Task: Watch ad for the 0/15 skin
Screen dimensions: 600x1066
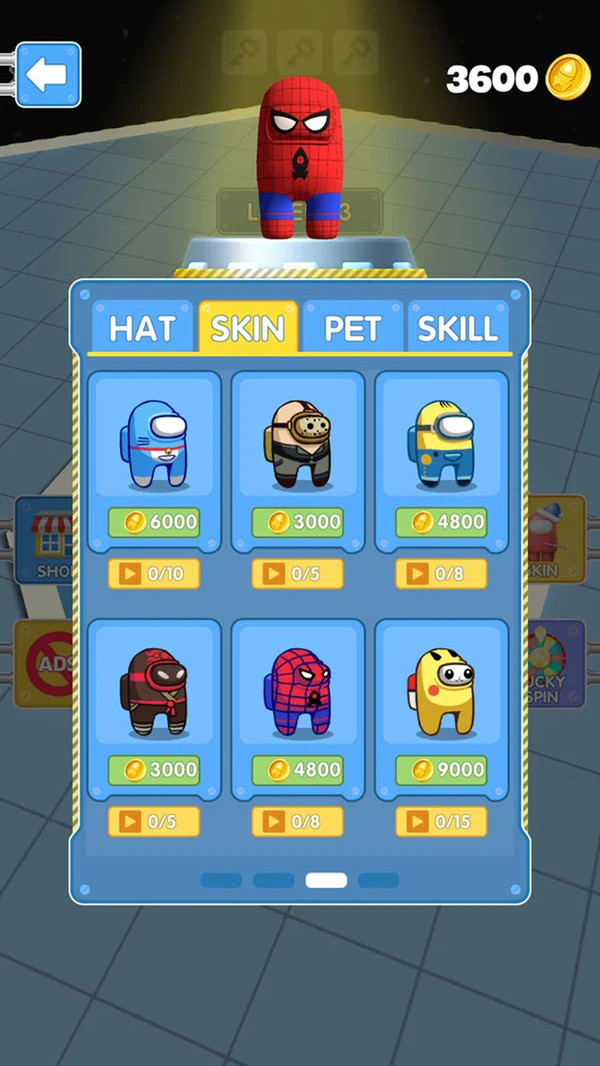Action: pos(441,822)
